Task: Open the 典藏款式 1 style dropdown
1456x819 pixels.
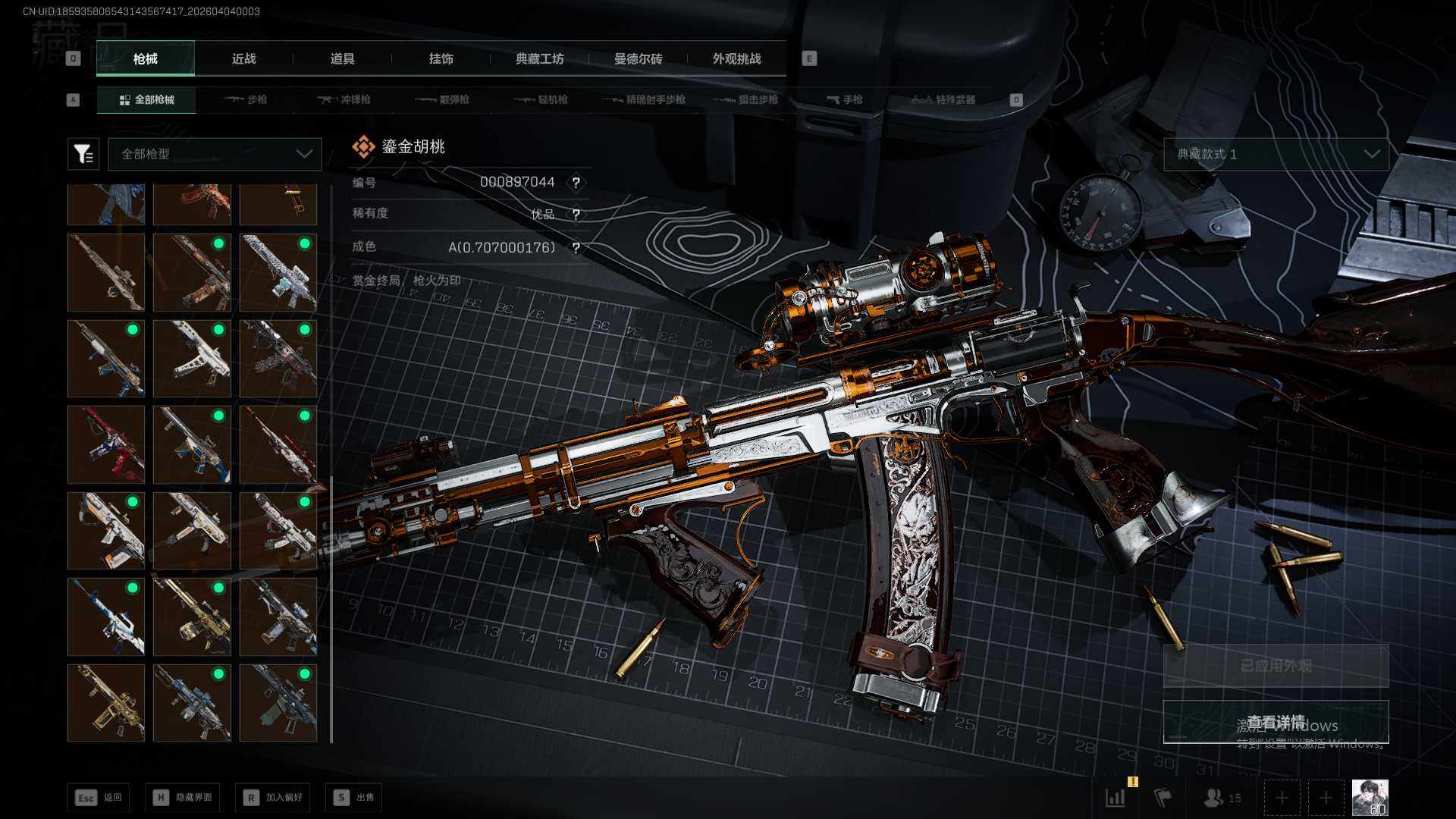Action: coord(1276,154)
